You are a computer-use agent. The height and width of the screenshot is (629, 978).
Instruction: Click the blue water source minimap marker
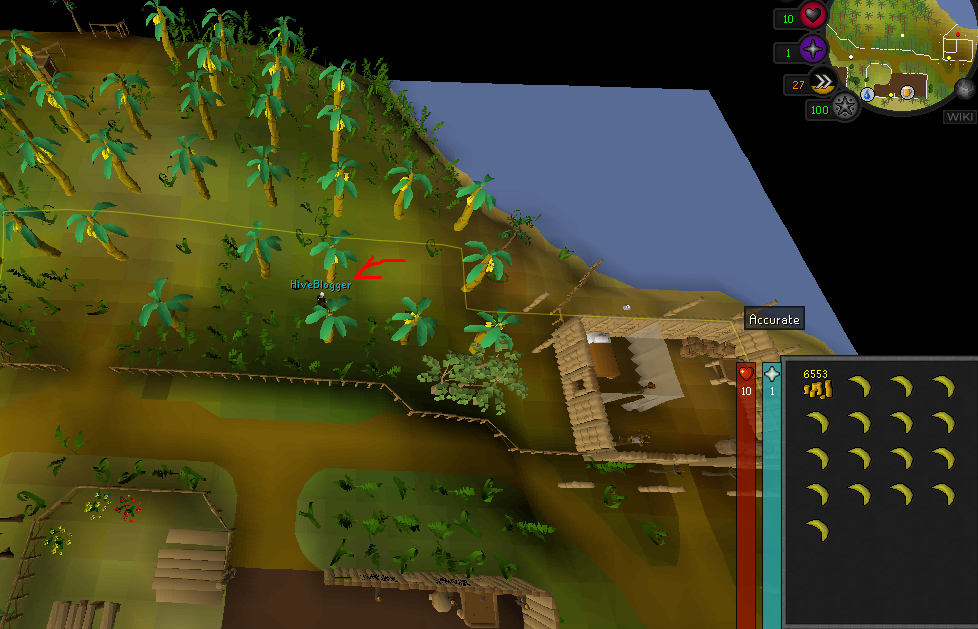pyautogui.click(x=867, y=94)
